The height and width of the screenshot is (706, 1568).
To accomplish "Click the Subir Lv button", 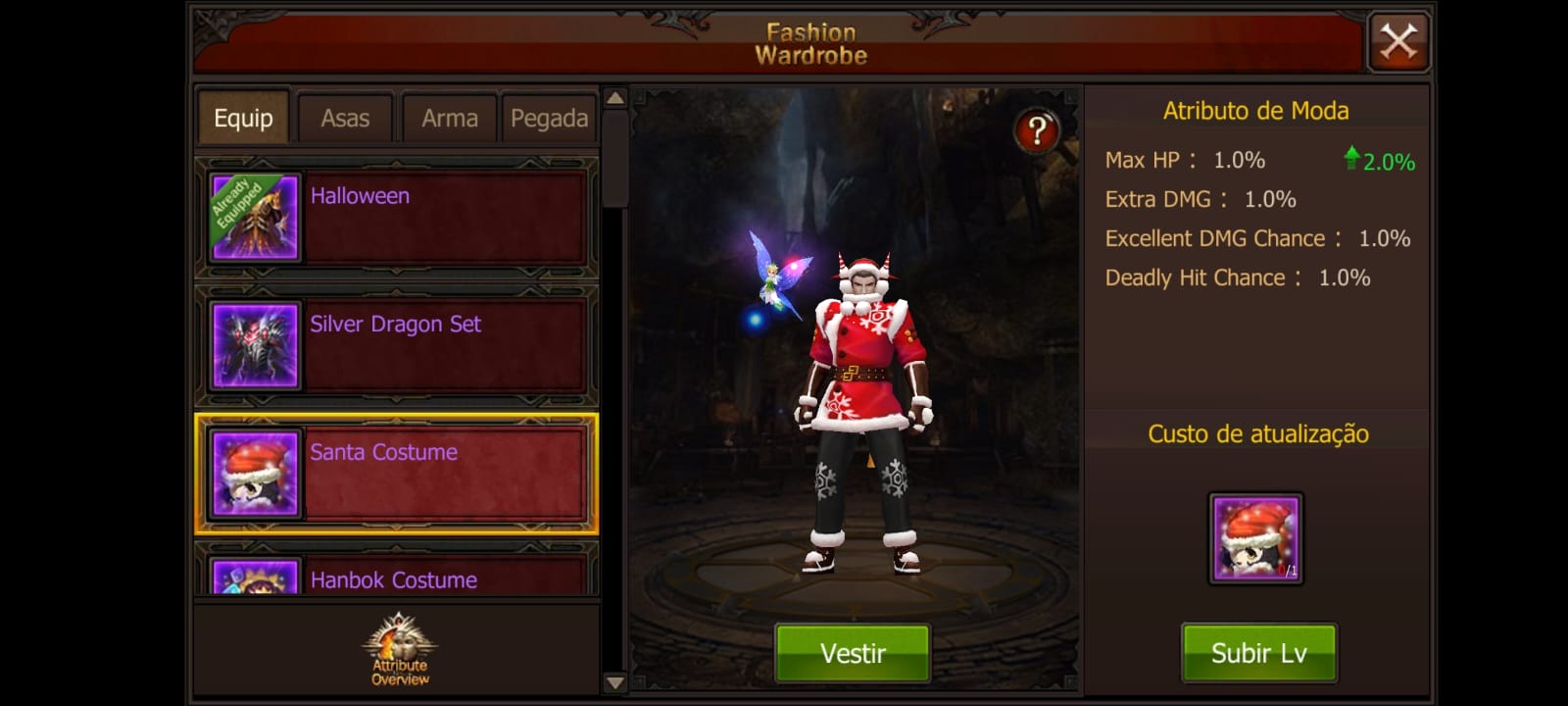I will tap(1259, 652).
